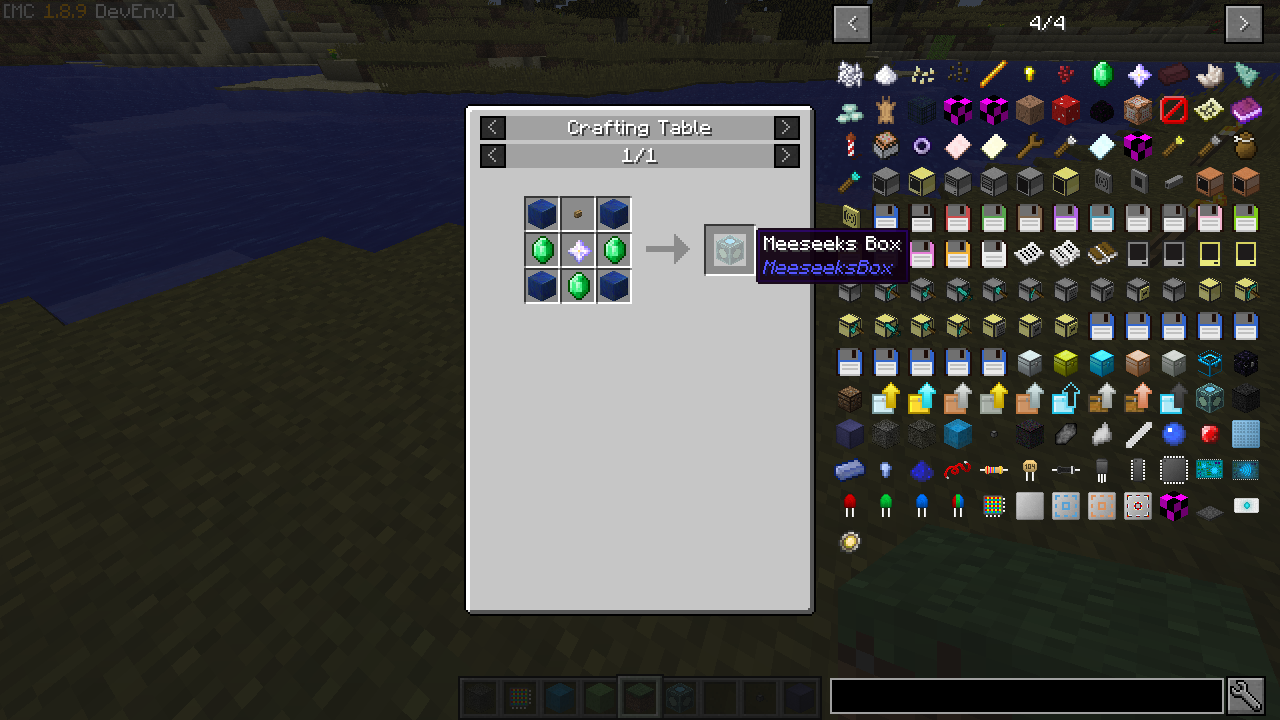Focus the item search box
The image size is (1280, 720).
click(x=1027, y=696)
